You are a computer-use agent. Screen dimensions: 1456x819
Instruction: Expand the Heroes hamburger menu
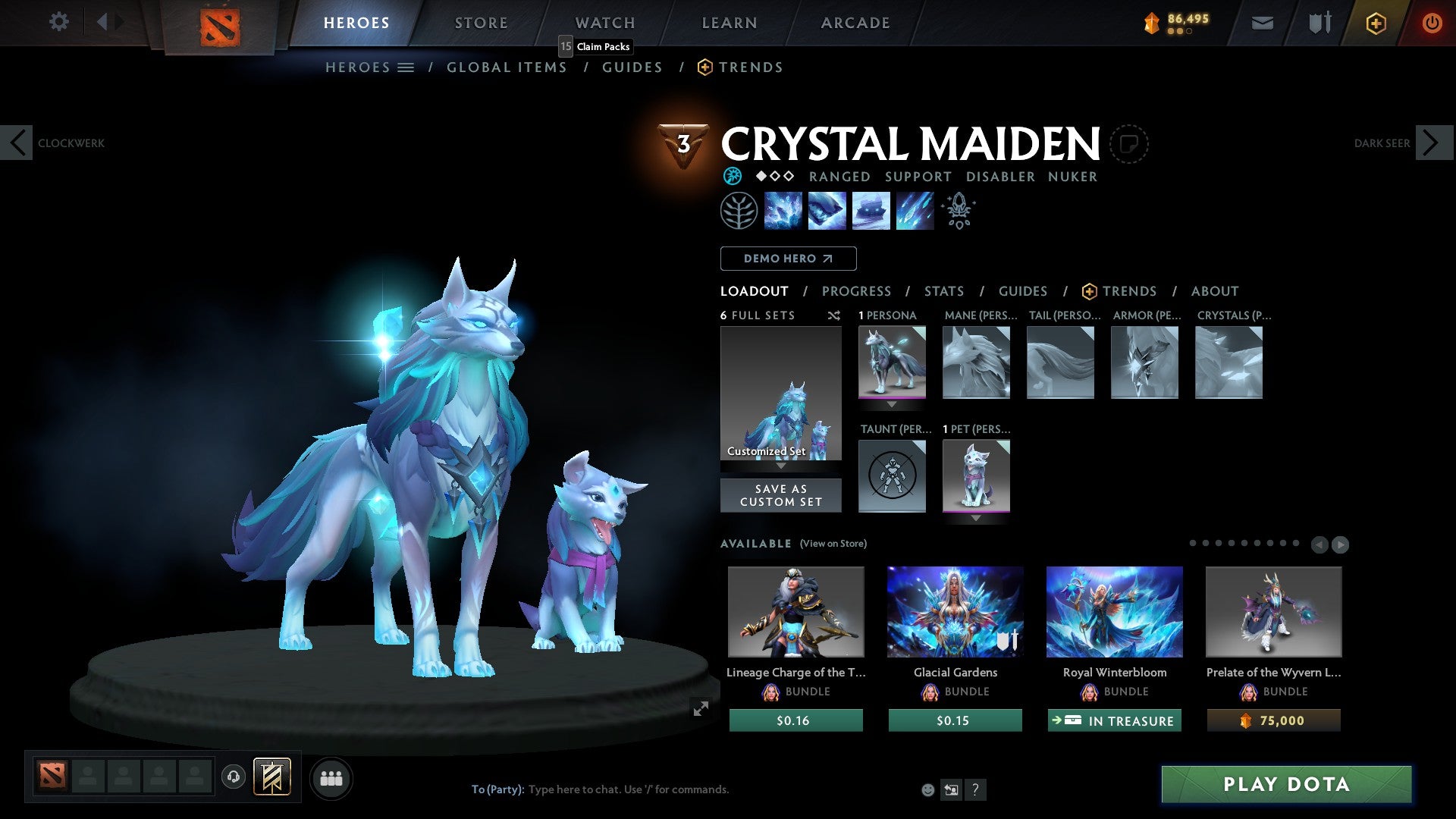[x=407, y=67]
